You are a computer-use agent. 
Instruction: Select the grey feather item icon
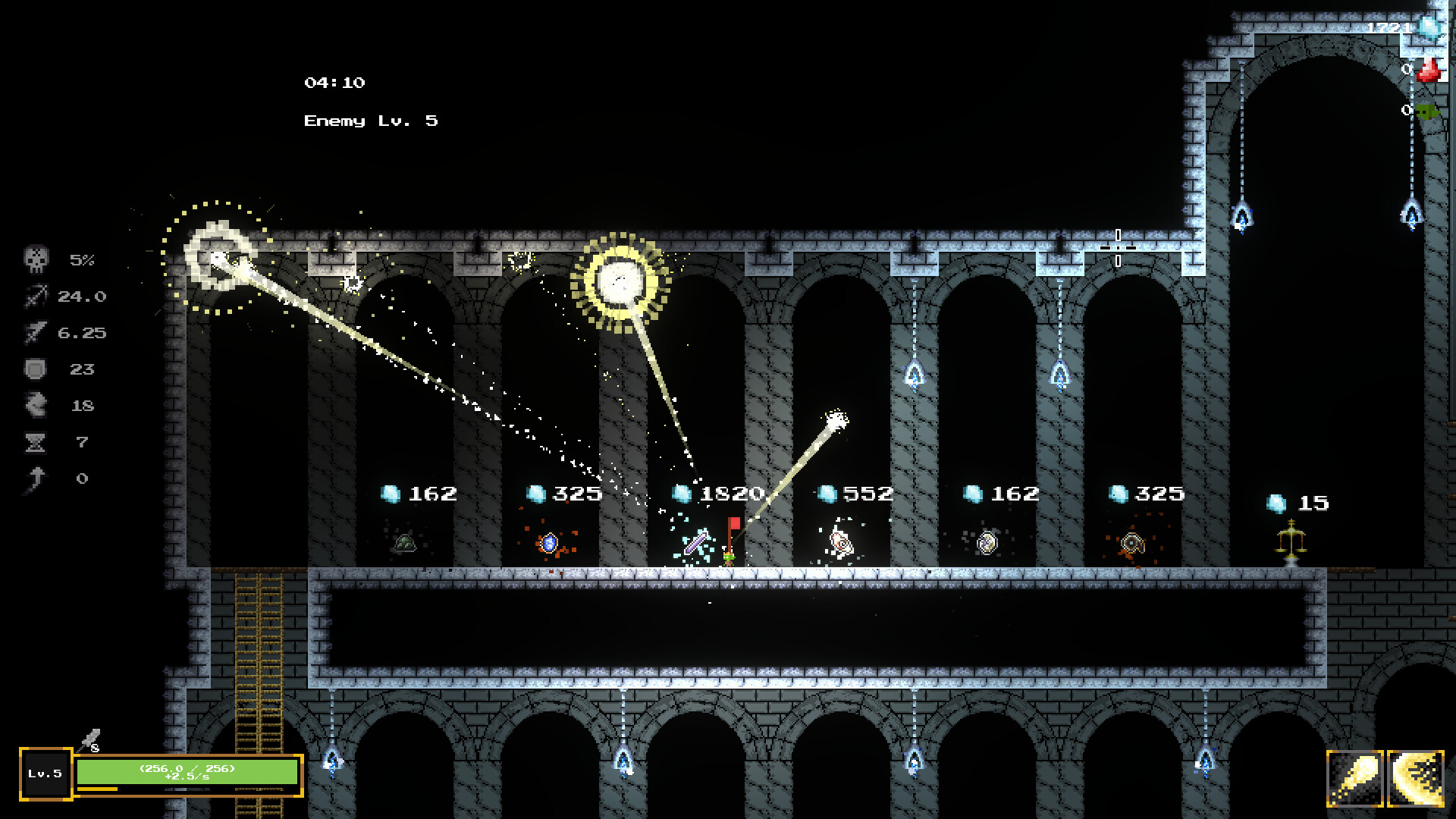coord(89,739)
